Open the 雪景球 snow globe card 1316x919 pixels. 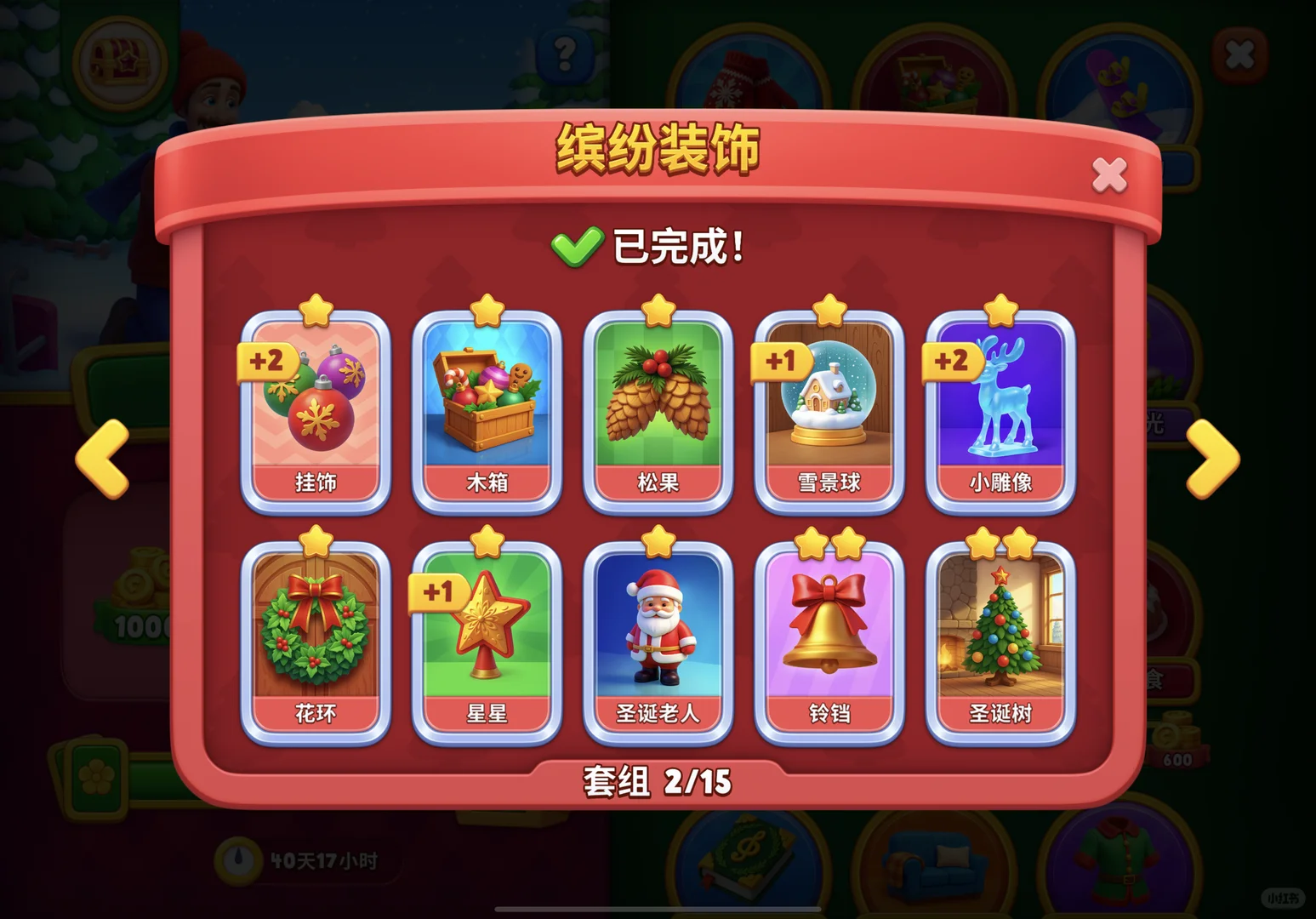(x=829, y=408)
